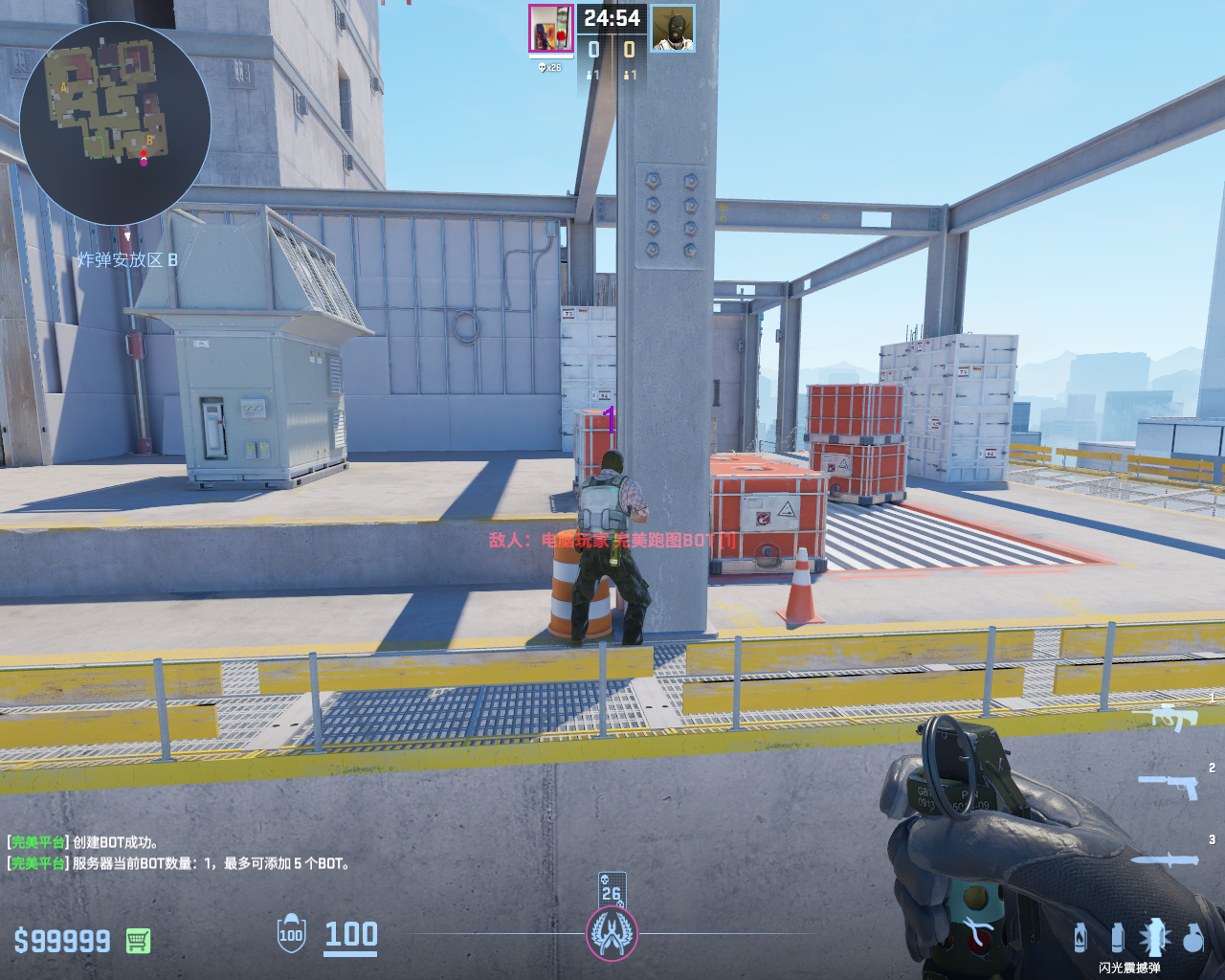Switch to the silenced pistol slot
1225x980 pixels.
pyautogui.click(x=1169, y=787)
